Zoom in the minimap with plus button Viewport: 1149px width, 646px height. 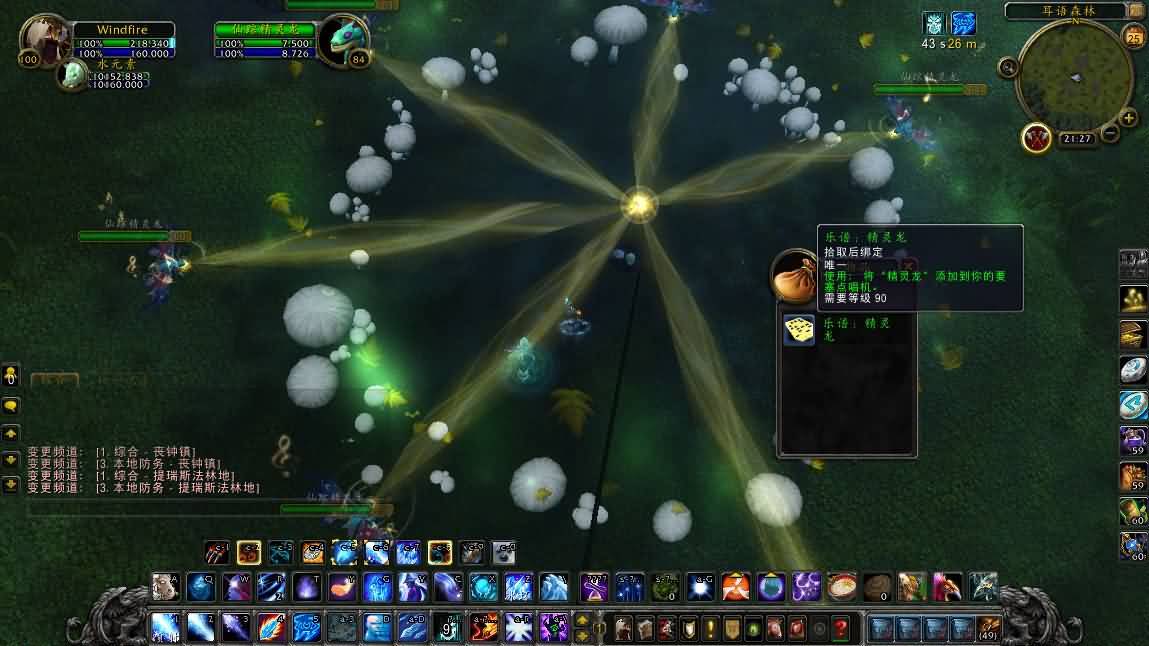point(1129,118)
